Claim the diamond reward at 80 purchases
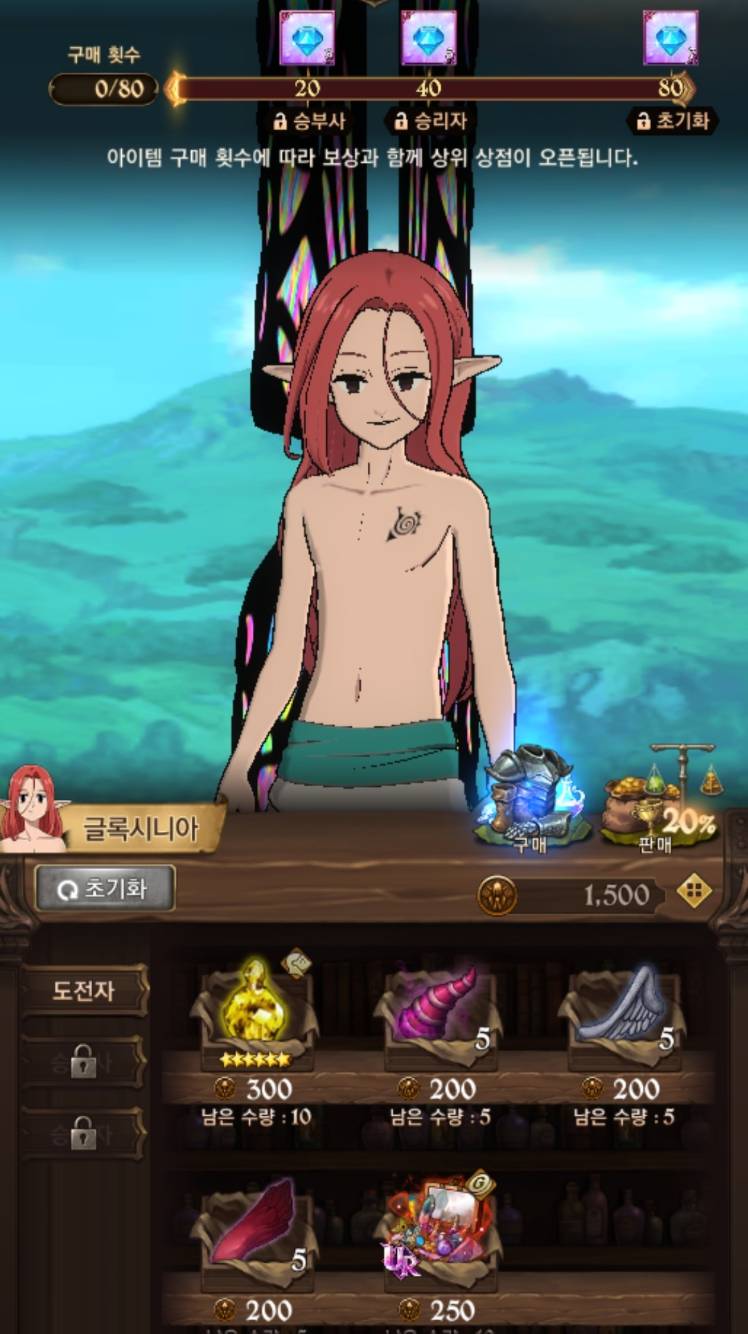748x1334 pixels. pyautogui.click(x=670, y=38)
